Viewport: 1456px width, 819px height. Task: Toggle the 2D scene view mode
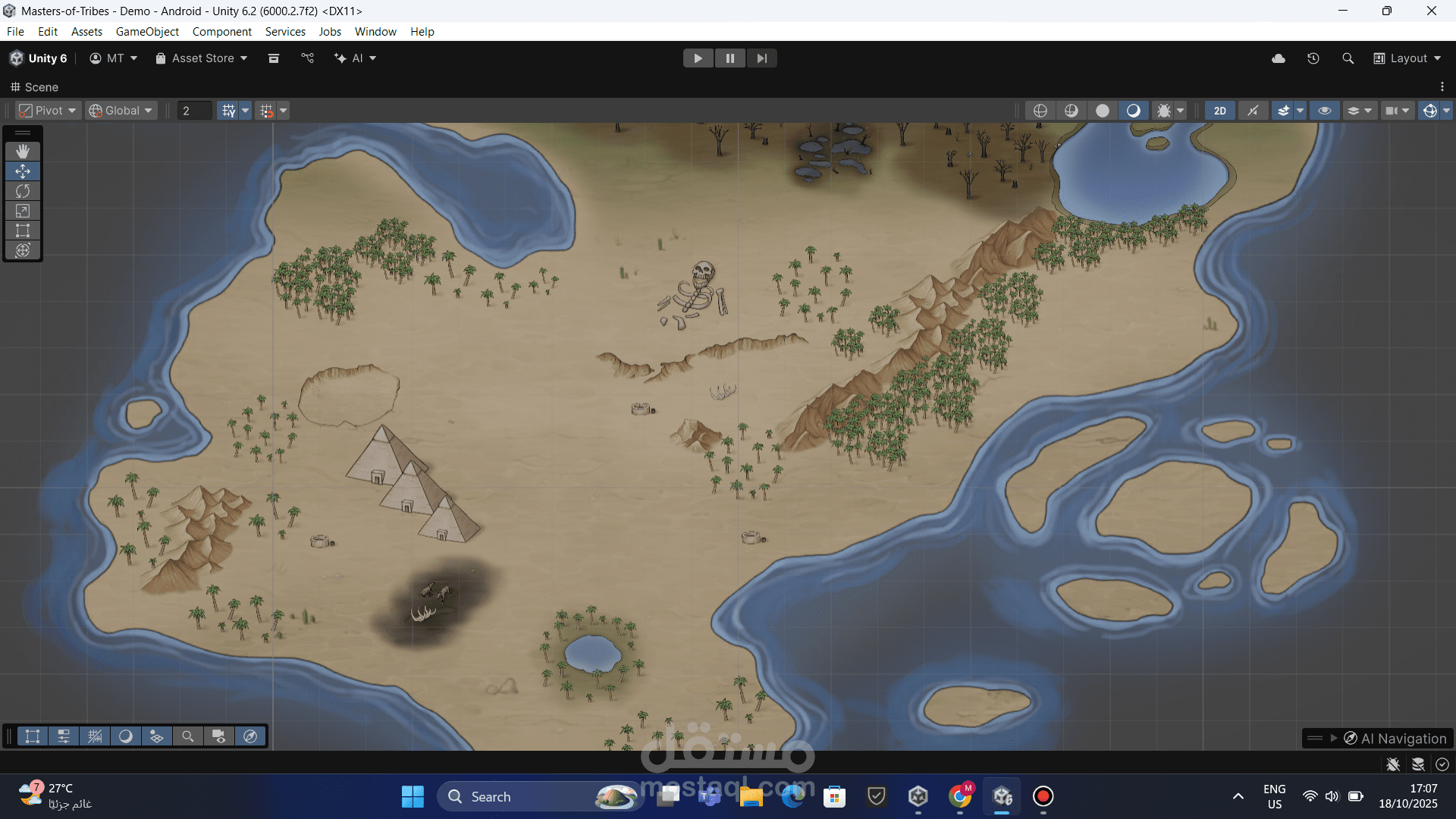[1219, 111]
